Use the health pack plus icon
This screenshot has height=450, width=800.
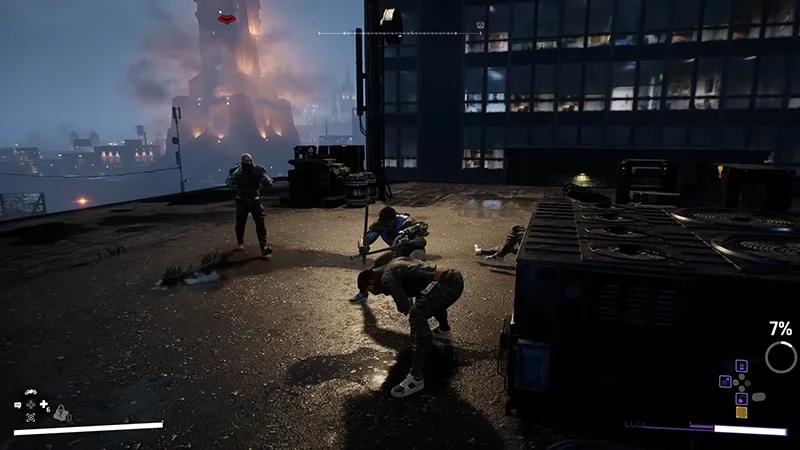coord(44,405)
